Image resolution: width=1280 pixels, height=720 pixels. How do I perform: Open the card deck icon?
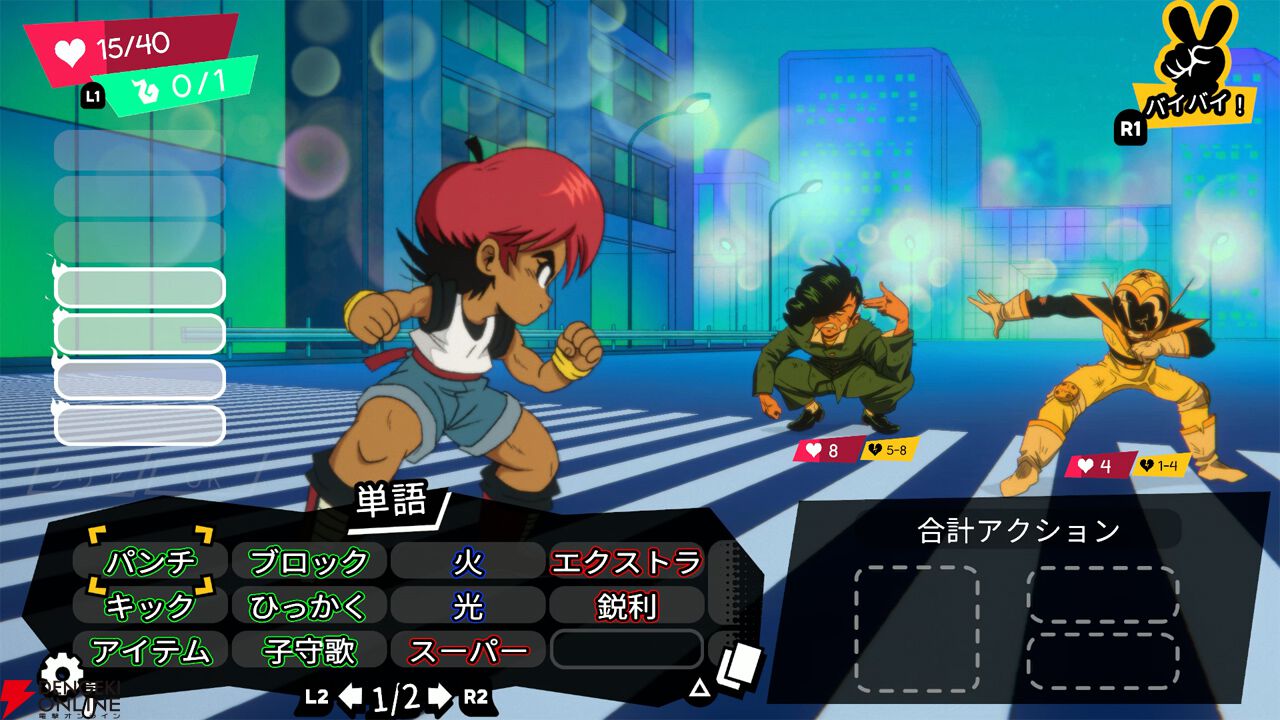[739, 665]
